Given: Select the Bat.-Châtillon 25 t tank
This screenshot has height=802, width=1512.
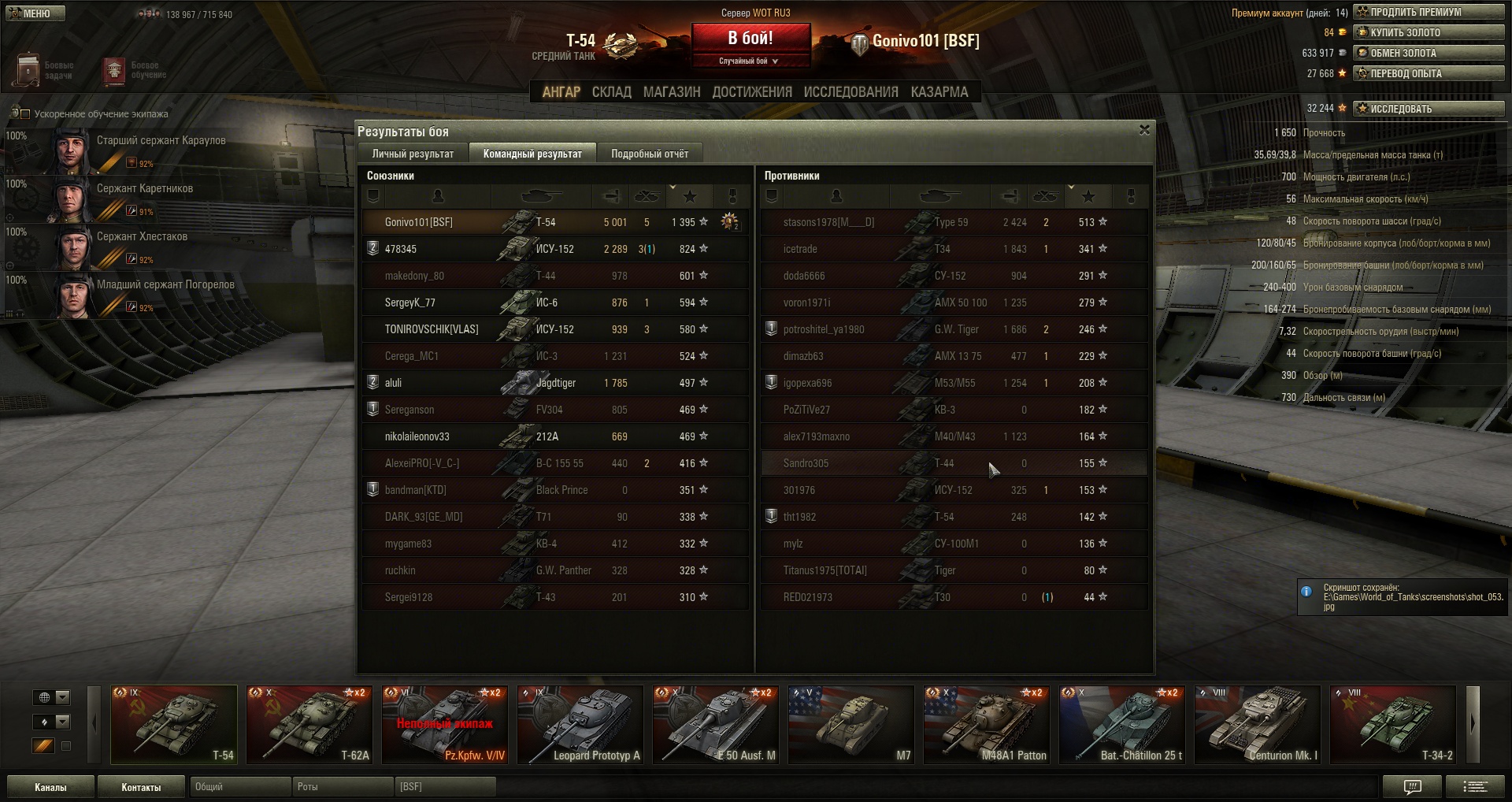Looking at the screenshot, I should (1122, 725).
